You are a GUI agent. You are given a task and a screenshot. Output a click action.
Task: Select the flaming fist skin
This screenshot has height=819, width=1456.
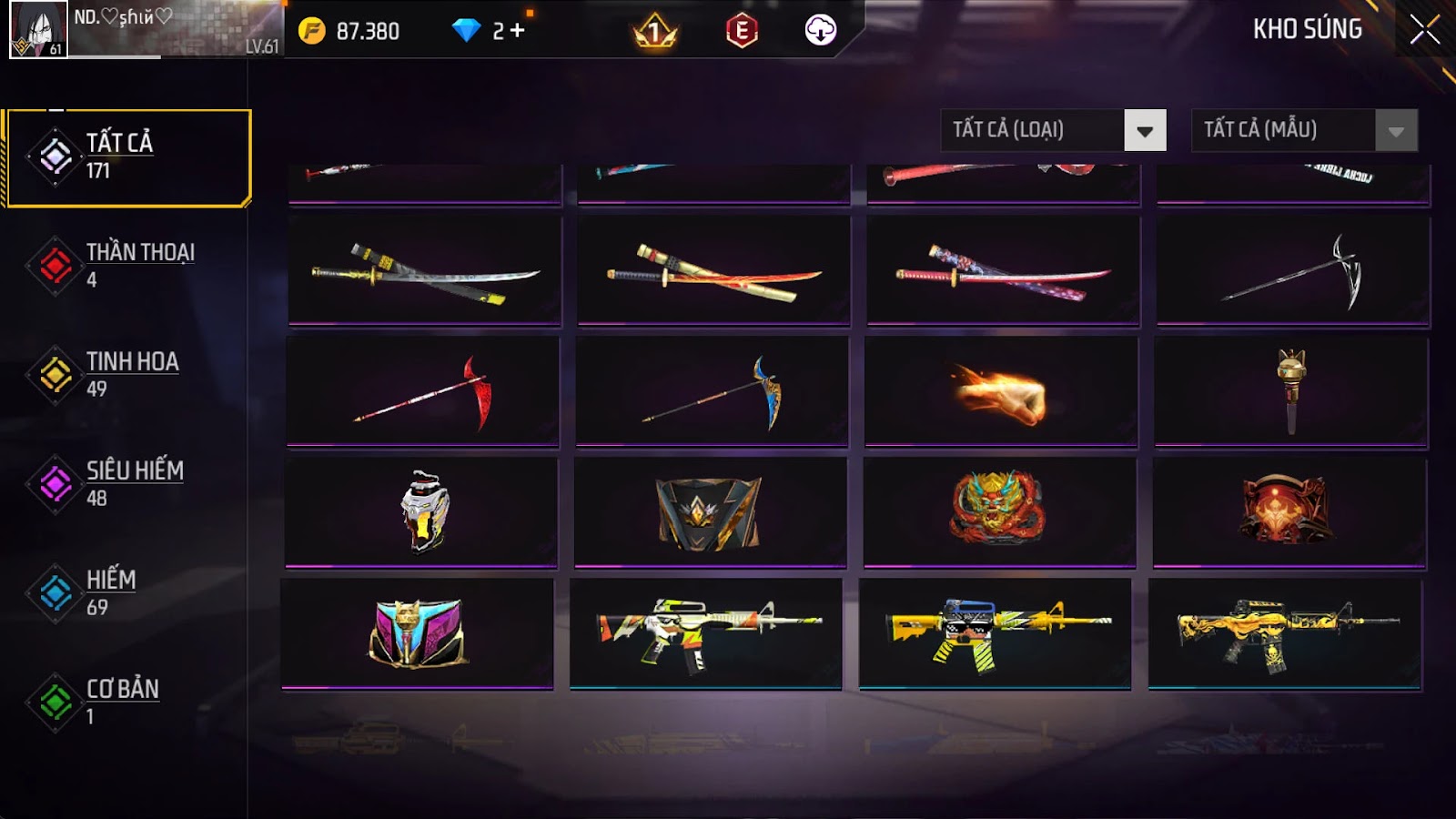click(1000, 392)
